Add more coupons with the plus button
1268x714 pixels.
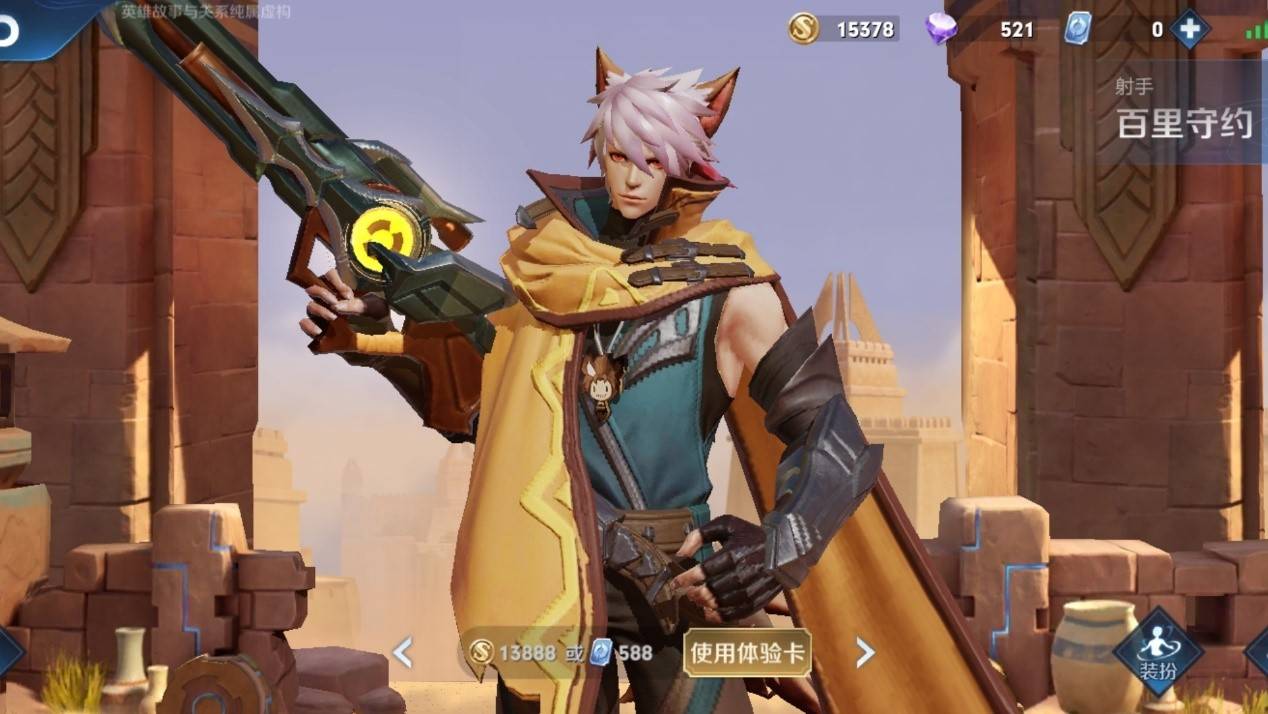[1189, 29]
